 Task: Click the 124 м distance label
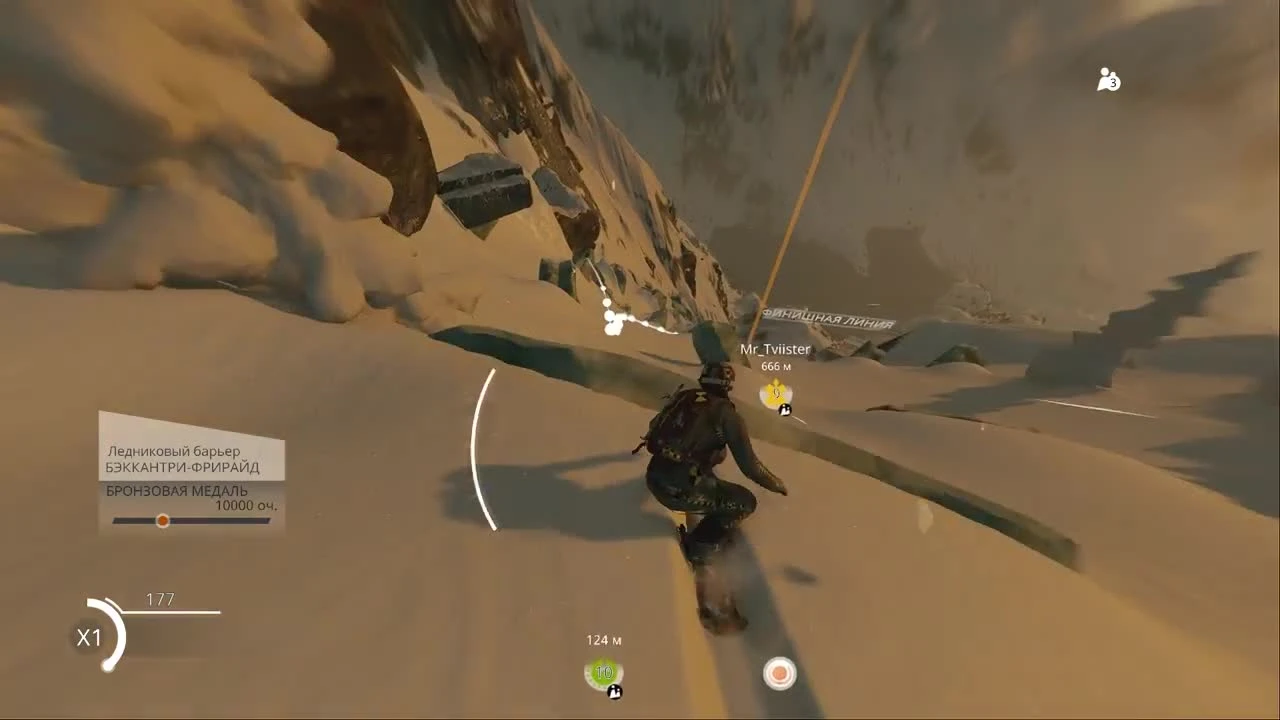pyautogui.click(x=604, y=638)
